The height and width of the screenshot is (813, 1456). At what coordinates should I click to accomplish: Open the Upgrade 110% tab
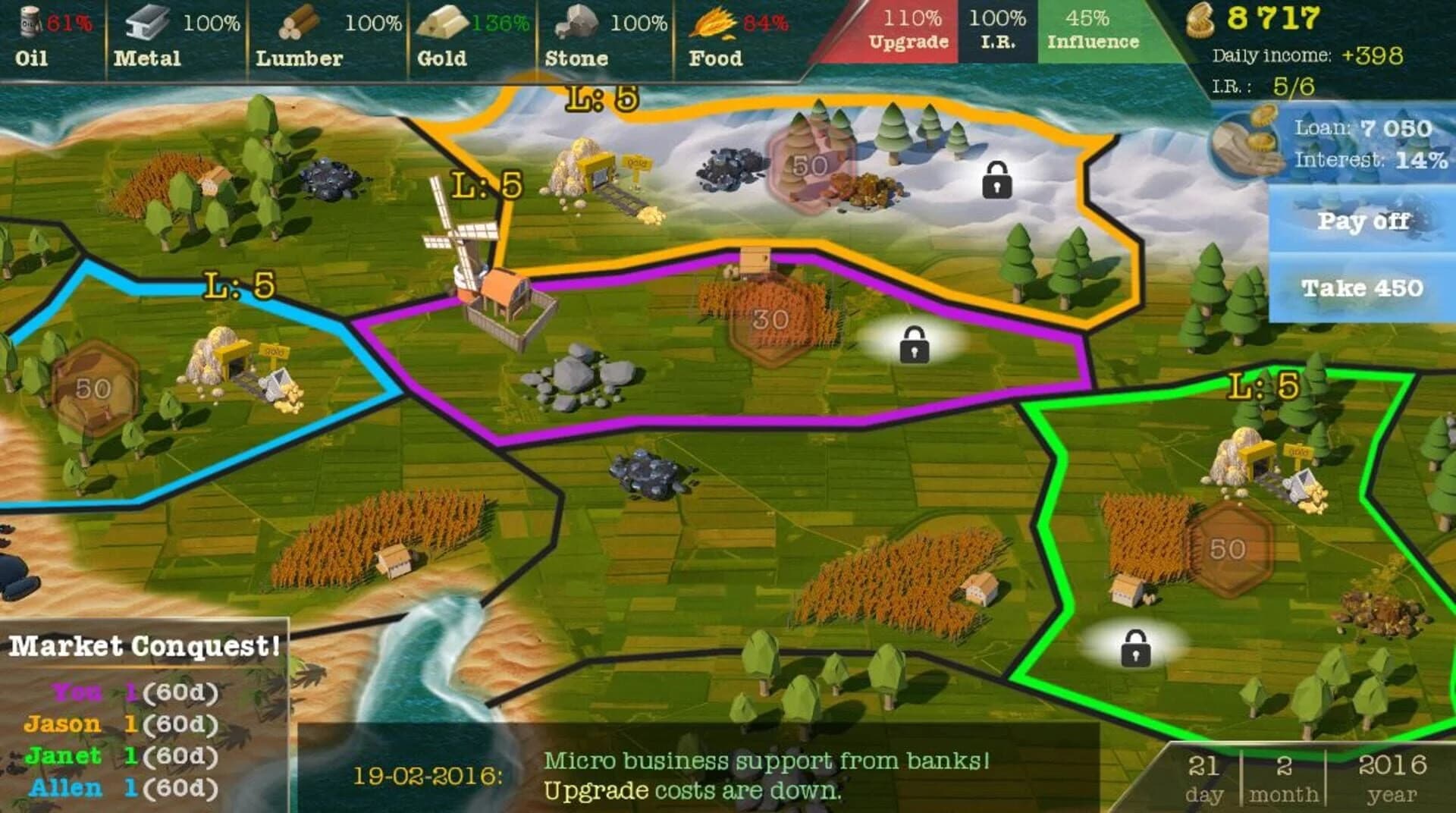[912, 29]
